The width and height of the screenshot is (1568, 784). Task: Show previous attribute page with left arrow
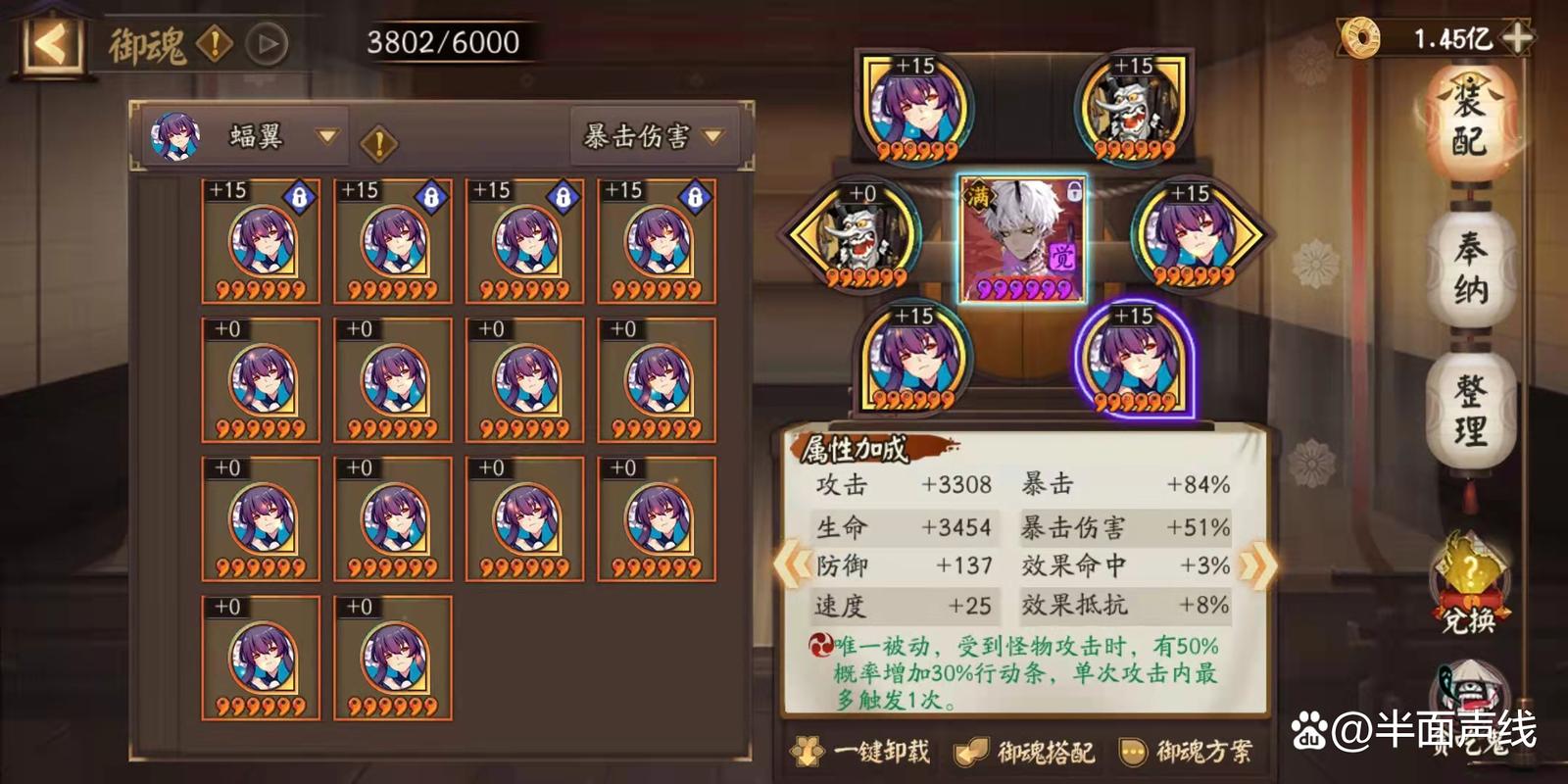[790, 564]
